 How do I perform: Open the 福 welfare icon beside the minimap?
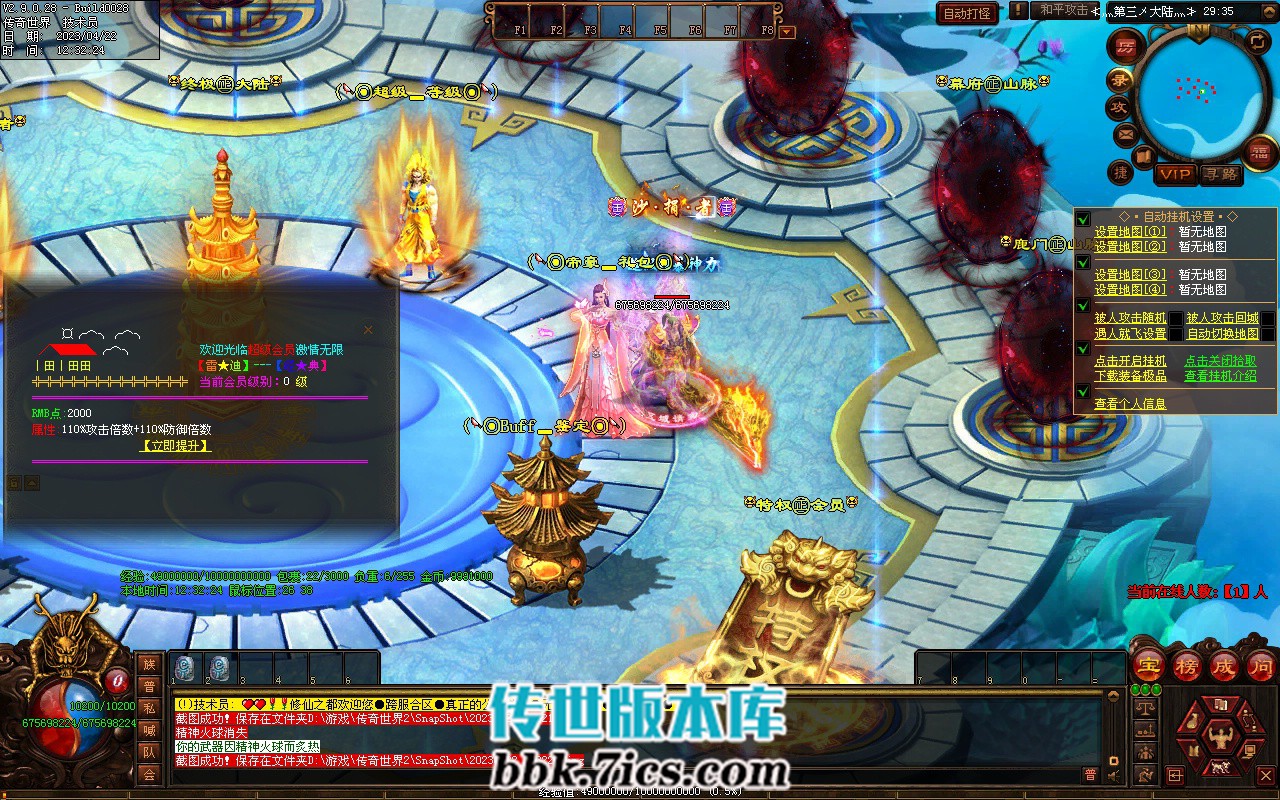pyautogui.click(x=1258, y=151)
